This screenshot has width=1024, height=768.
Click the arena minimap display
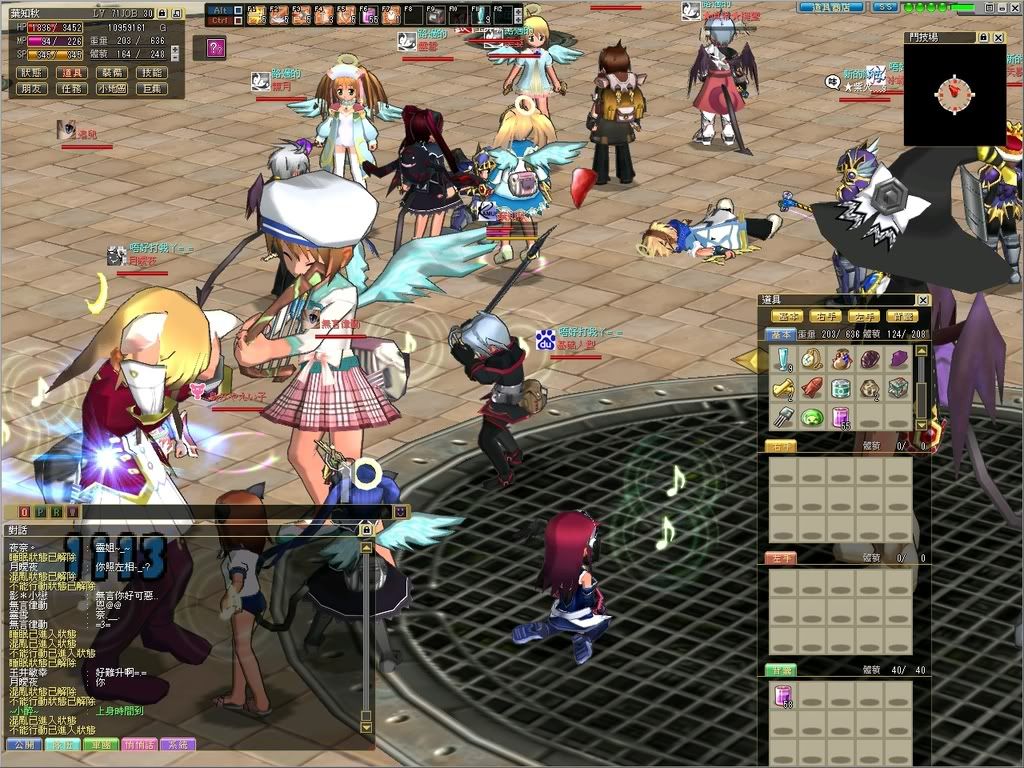point(954,94)
